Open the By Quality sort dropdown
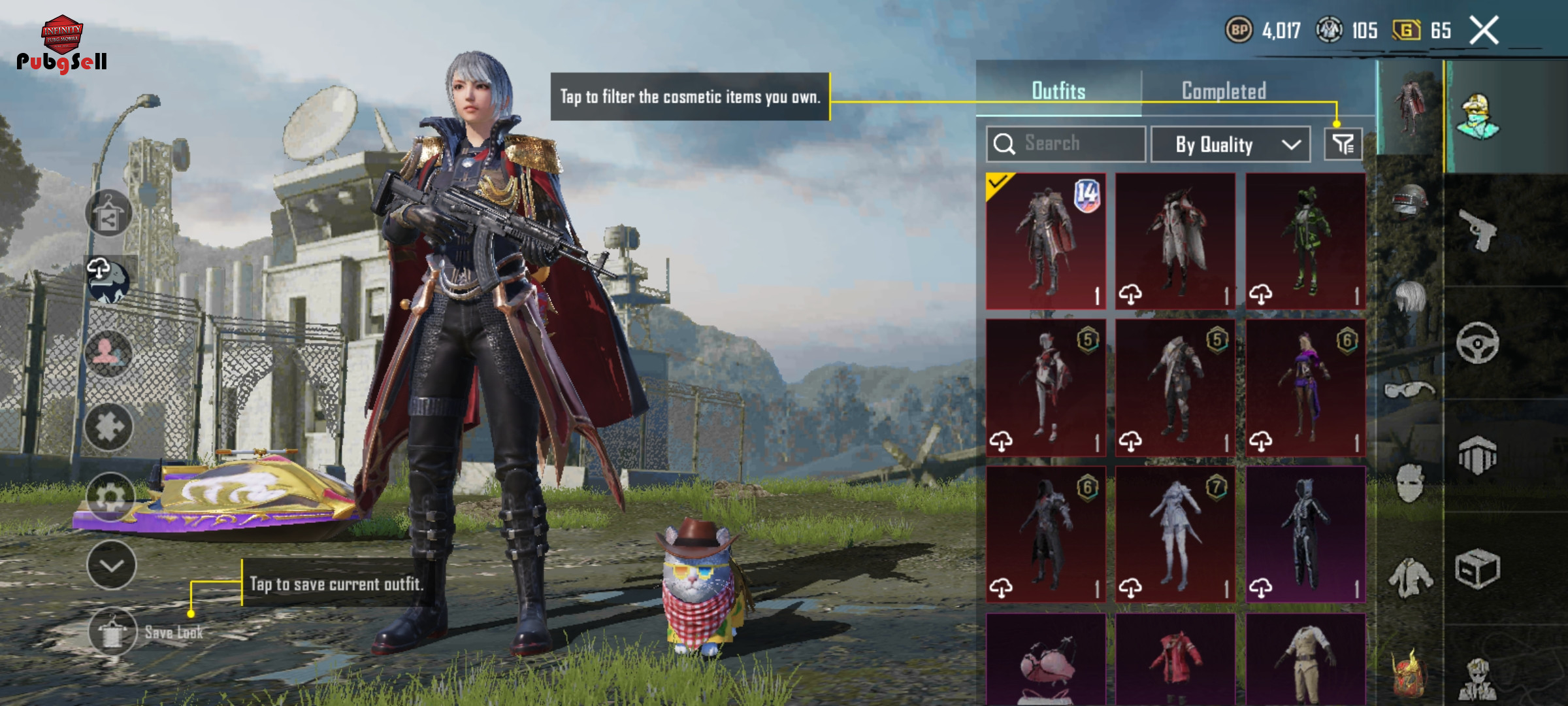Screen dimensions: 1568x706 1230,144
